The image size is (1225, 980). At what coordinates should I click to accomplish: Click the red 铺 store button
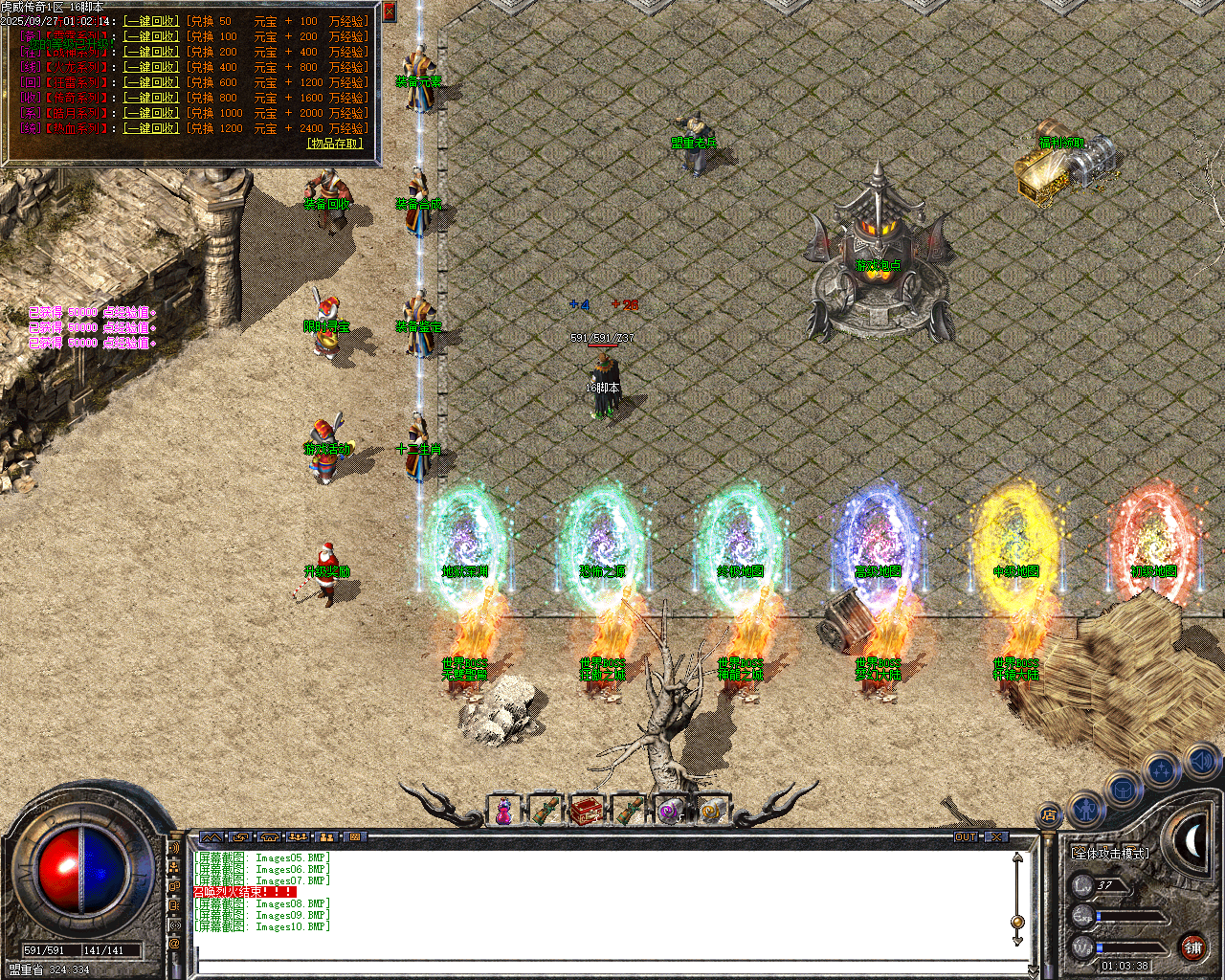[x=1193, y=947]
